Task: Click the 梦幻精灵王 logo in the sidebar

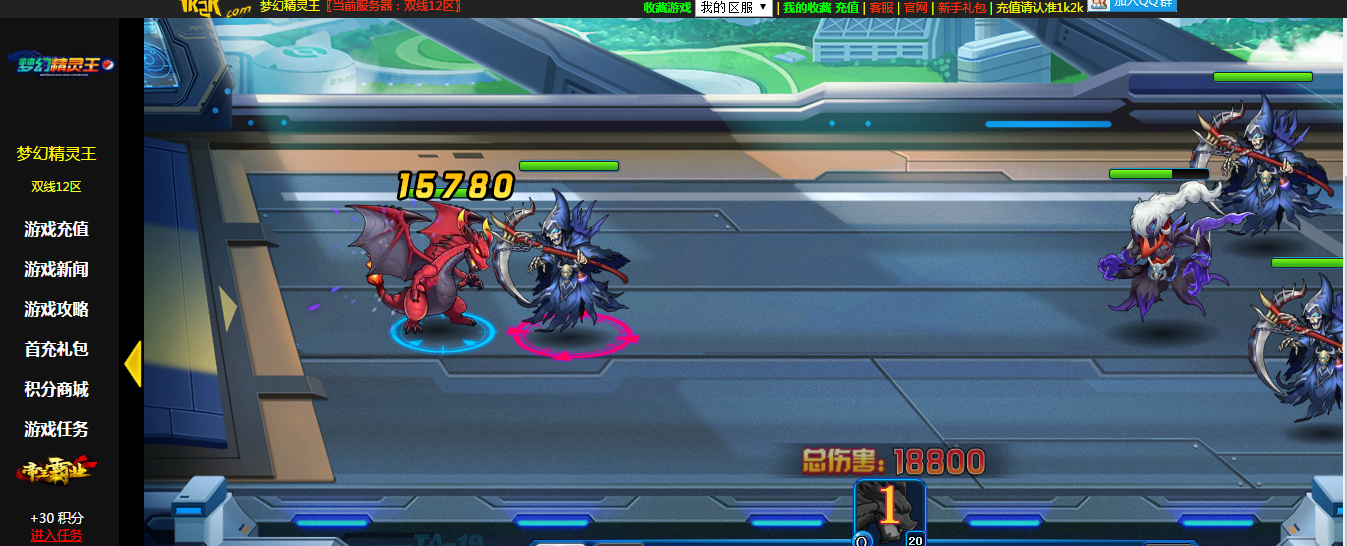Action: pos(60,63)
